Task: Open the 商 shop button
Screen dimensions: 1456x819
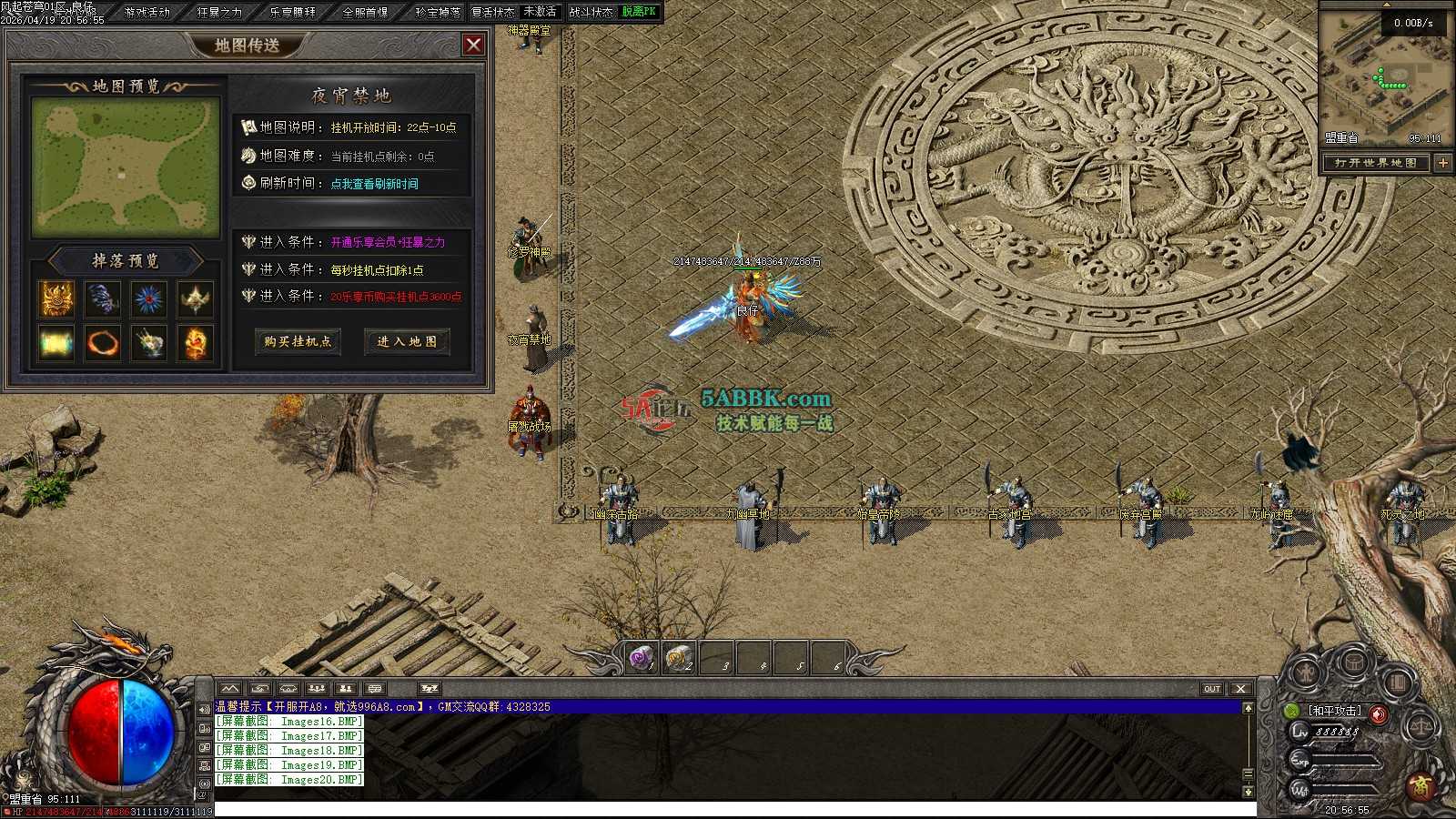Action: 1420,785
